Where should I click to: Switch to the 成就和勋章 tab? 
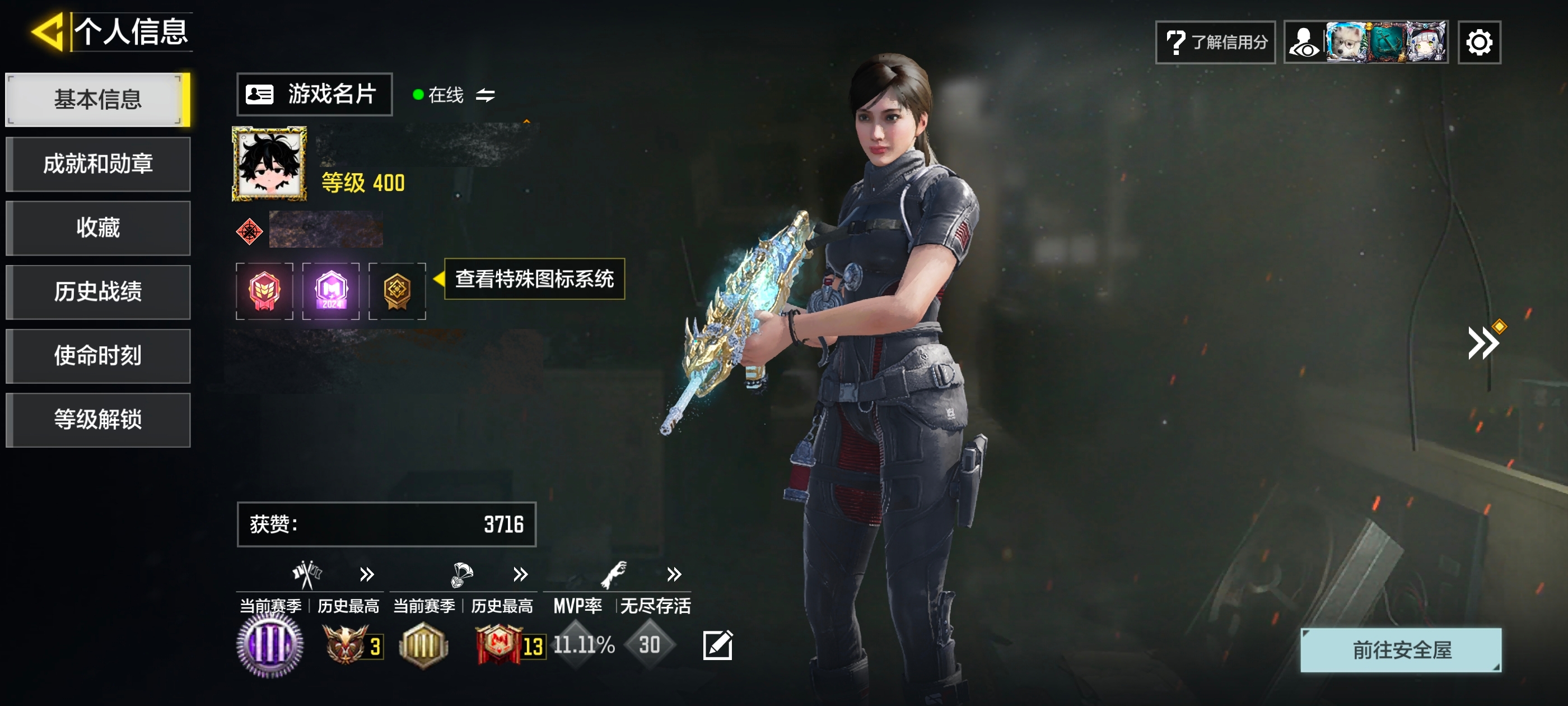(97, 164)
